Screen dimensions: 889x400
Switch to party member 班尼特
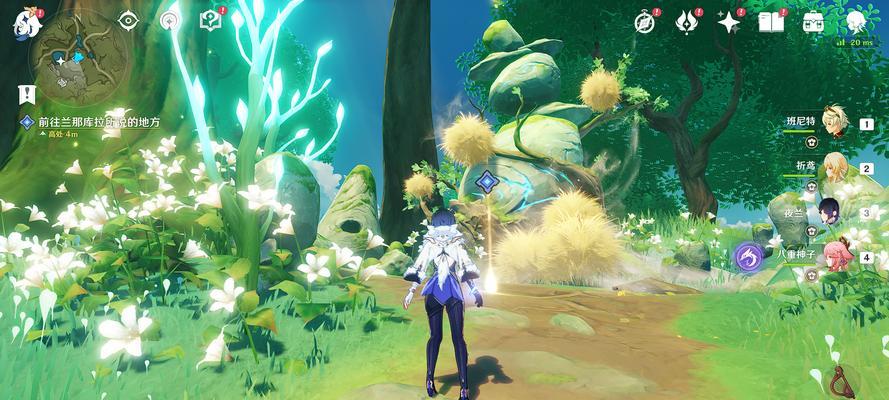834,122
